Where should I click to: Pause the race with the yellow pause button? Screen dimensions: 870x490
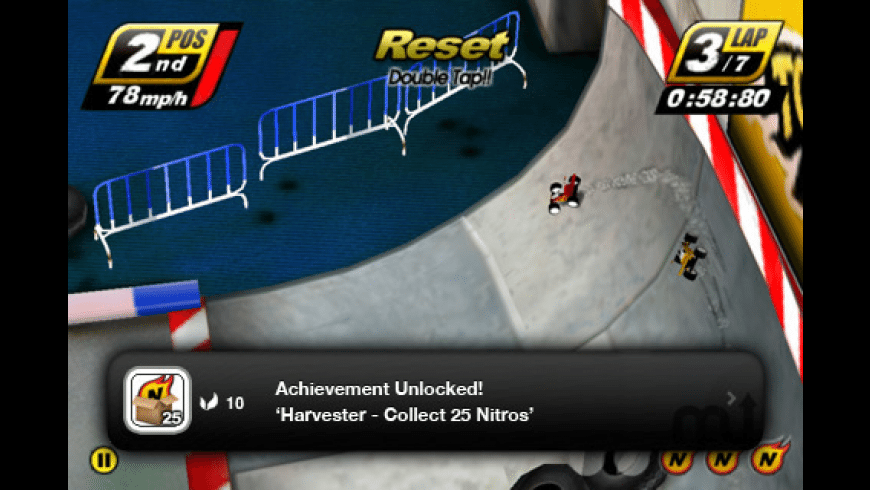tap(103, 460)
